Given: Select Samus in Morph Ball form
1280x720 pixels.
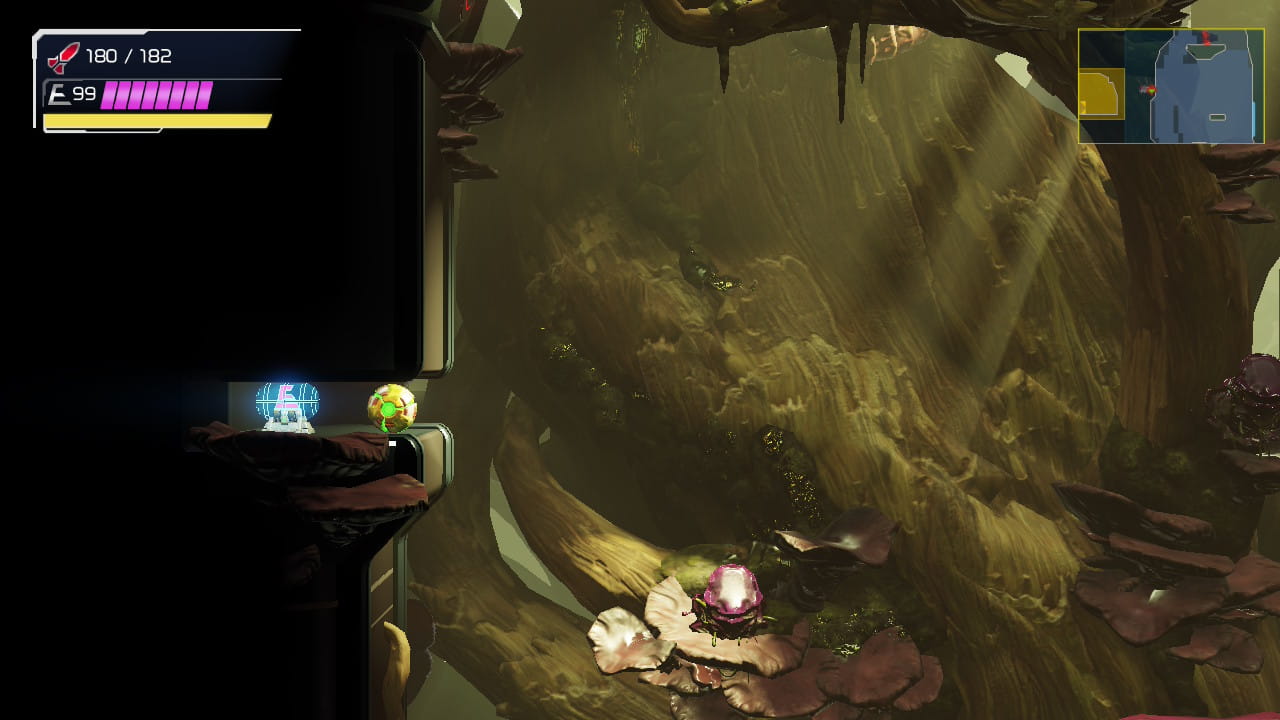Looking at the screenshot, I should pyautogui.click(x=389, y=408).
